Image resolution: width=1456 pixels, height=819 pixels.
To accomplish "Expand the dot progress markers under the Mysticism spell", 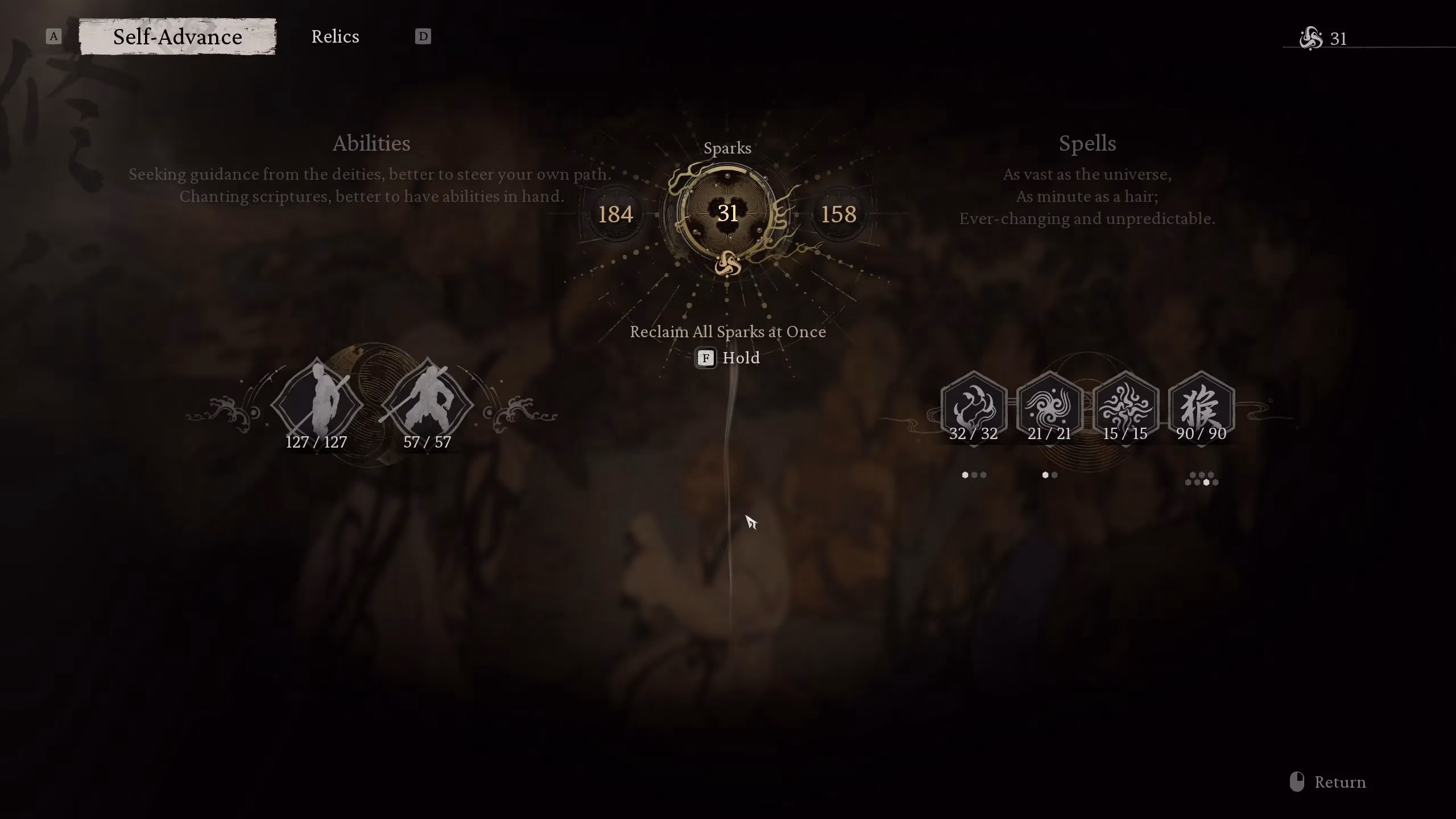I will [x=974, y=473].
